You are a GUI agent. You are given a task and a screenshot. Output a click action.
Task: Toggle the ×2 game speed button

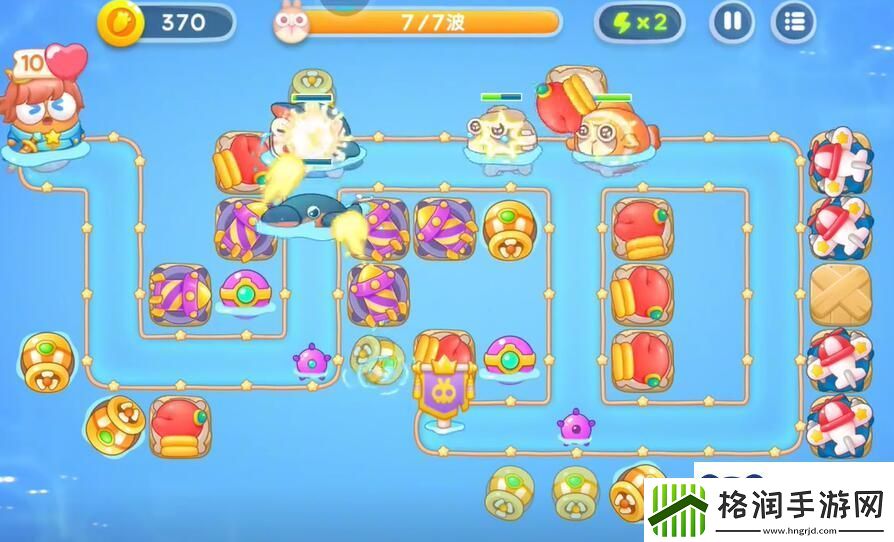[639, 22]
